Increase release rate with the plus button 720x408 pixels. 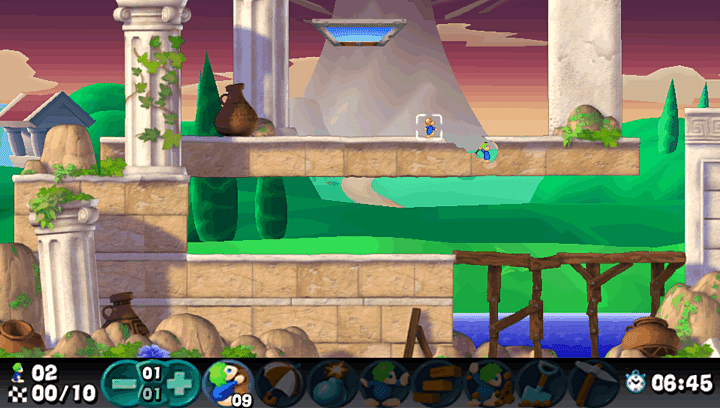click(x=179, y=382)
